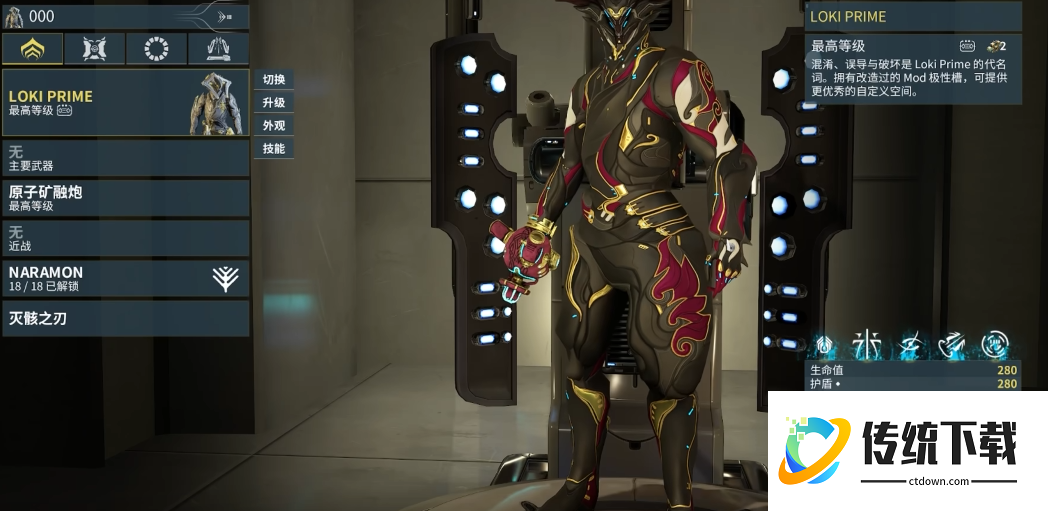Switch to the Archwing vehicle tab
1048x511 pixels.
[x=218, y=48]
